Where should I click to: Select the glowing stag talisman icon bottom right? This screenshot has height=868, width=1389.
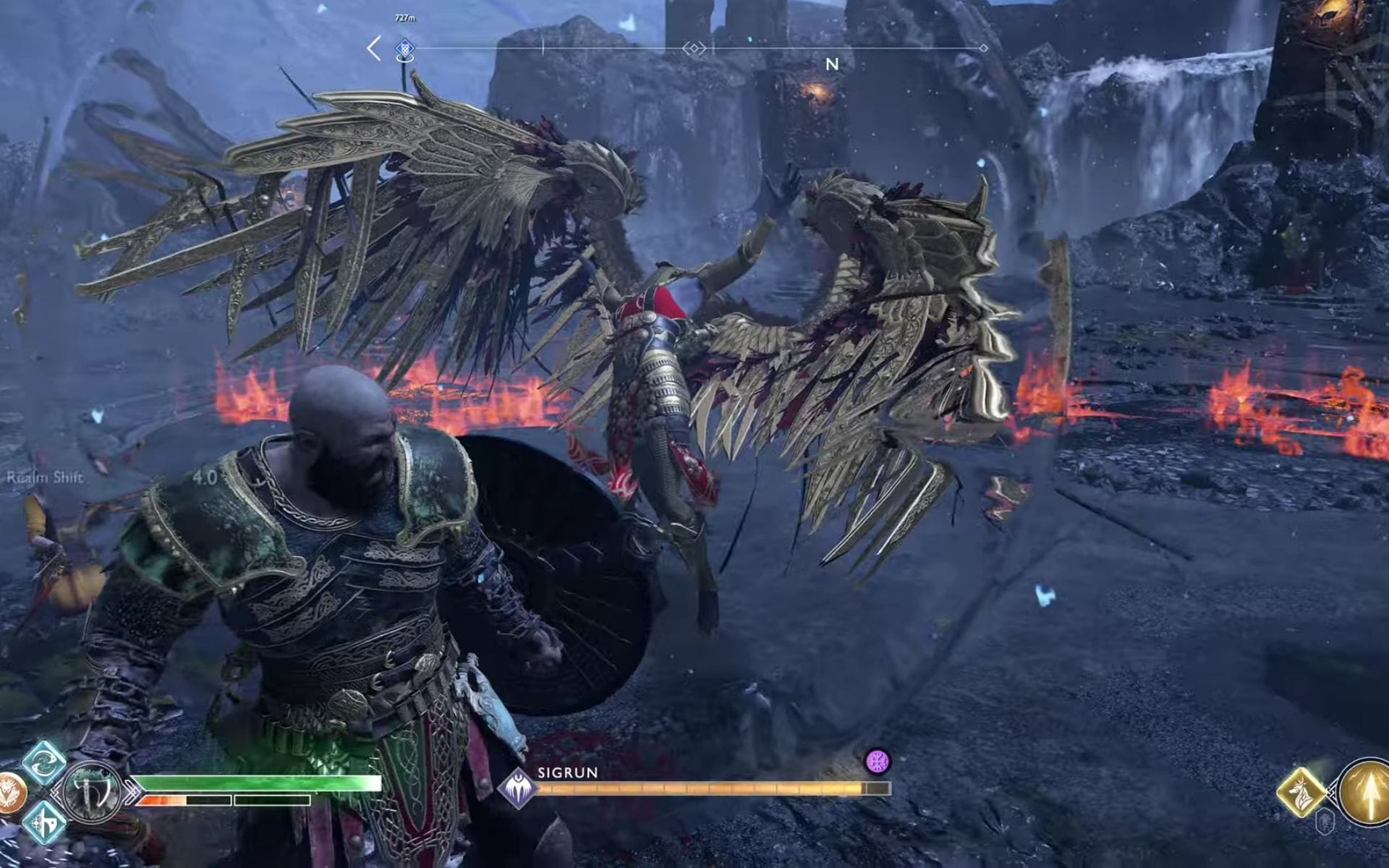click(x=1301, y=792)
